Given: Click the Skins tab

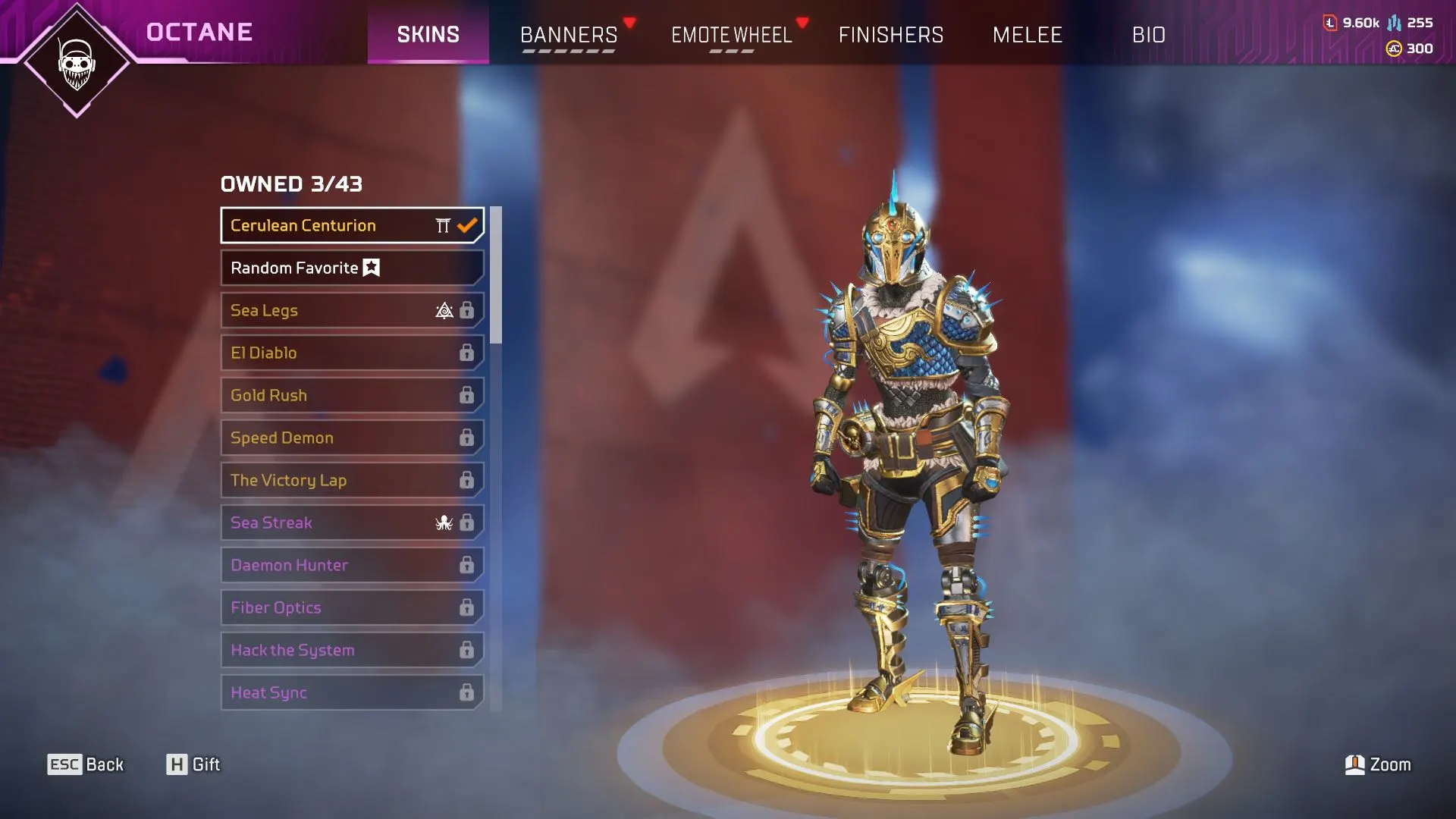Looking at the screenshot, I should tap(428, 35).
